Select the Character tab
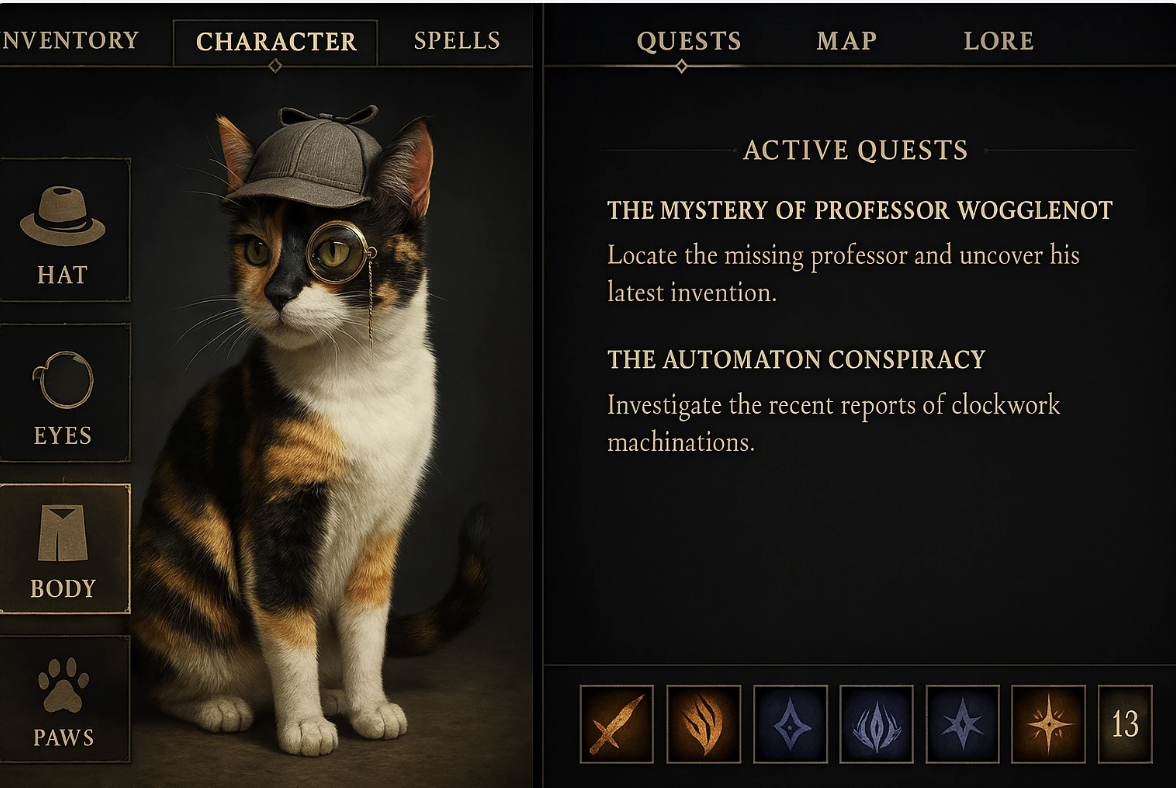Image resolution: width=1176 pixels, height=788 pixels. point(276,42)
